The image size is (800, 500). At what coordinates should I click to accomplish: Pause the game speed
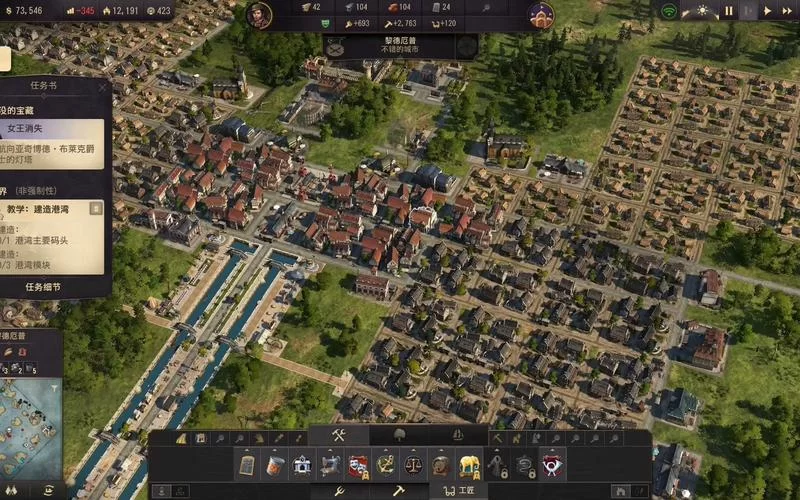[729, 11]
